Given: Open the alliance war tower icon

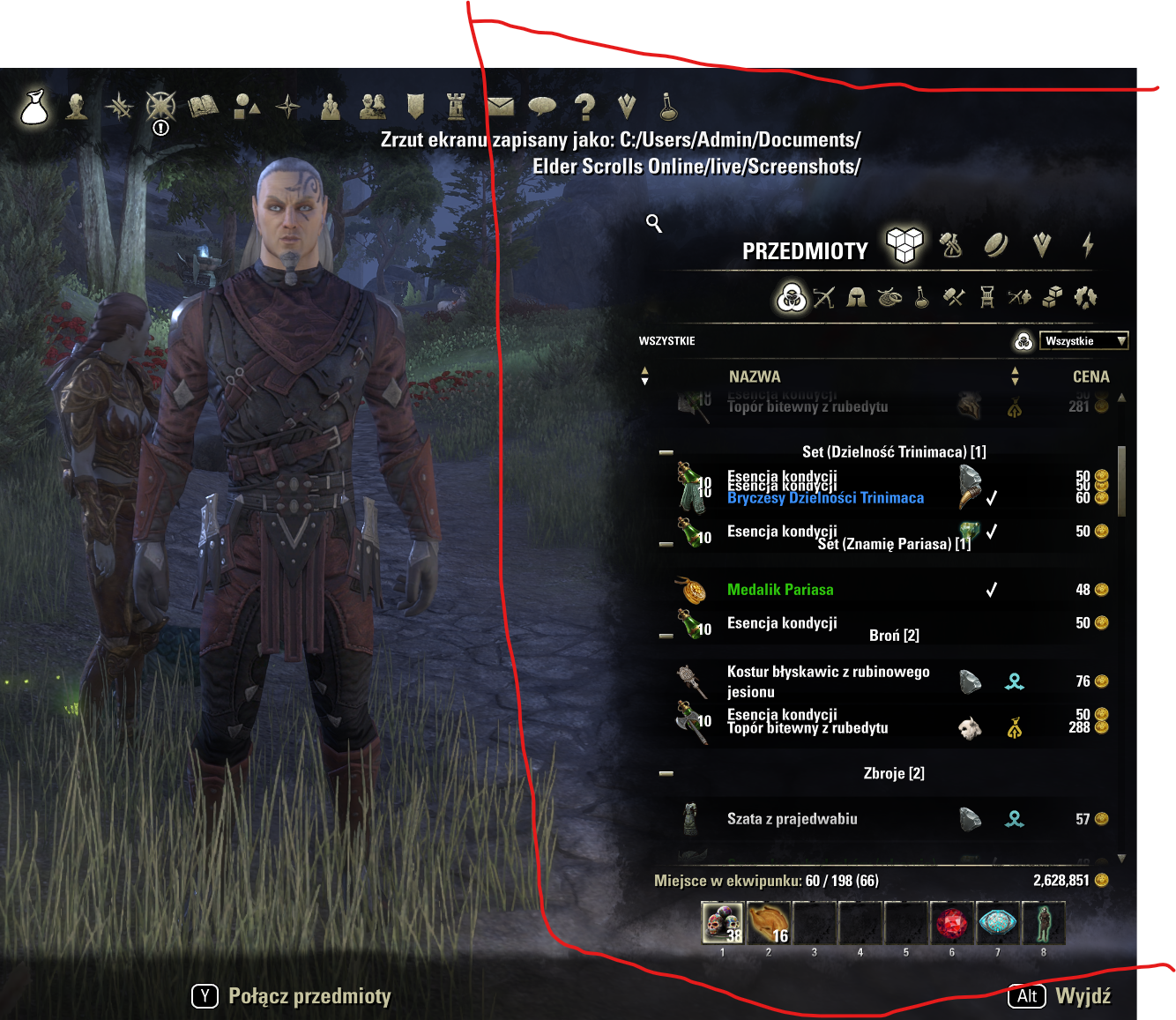Looking at the screenshot, I should pyautogui.click(x=456, y=107).
